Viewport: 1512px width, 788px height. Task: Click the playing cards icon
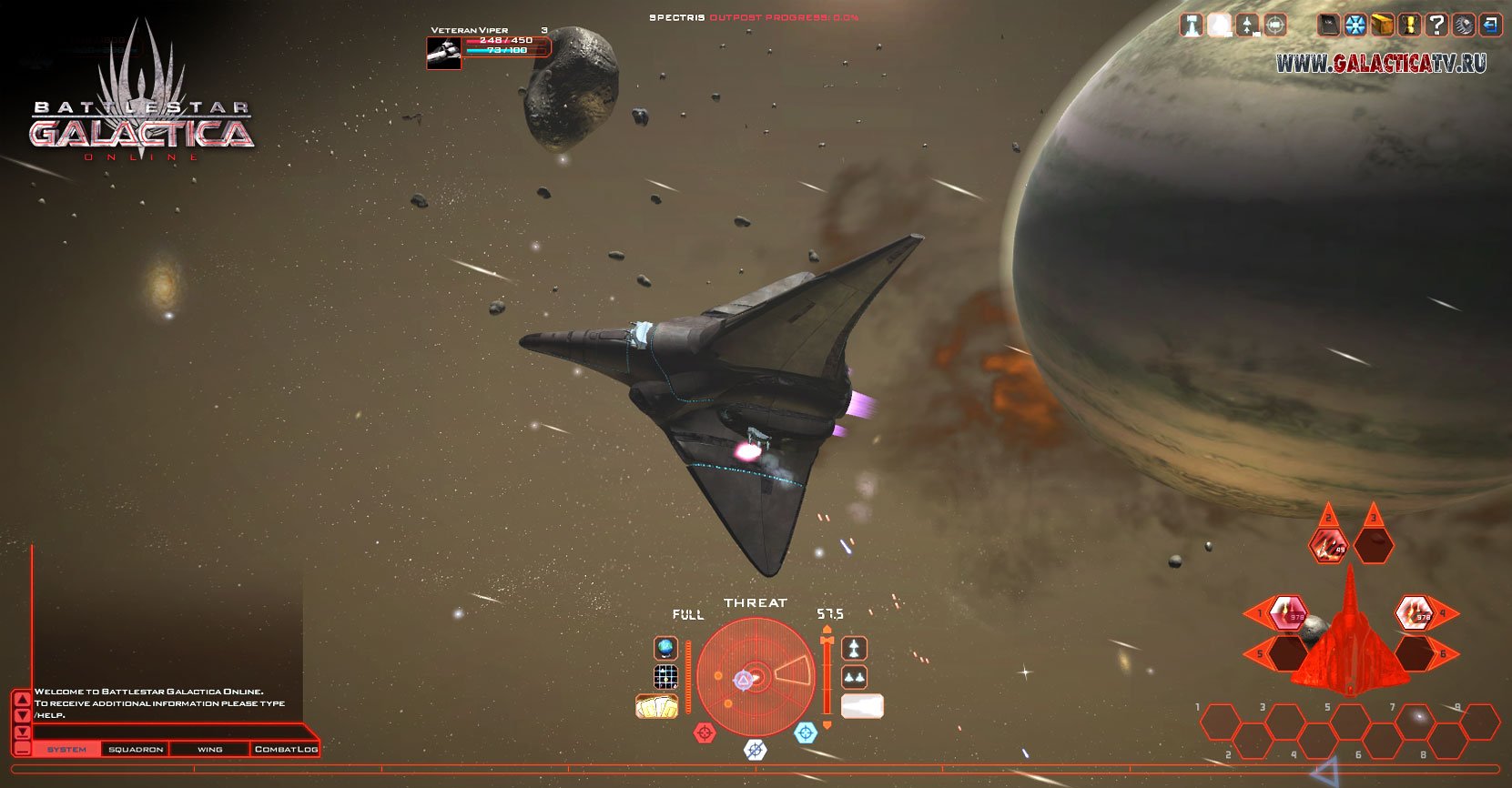(x=656, y=706)
